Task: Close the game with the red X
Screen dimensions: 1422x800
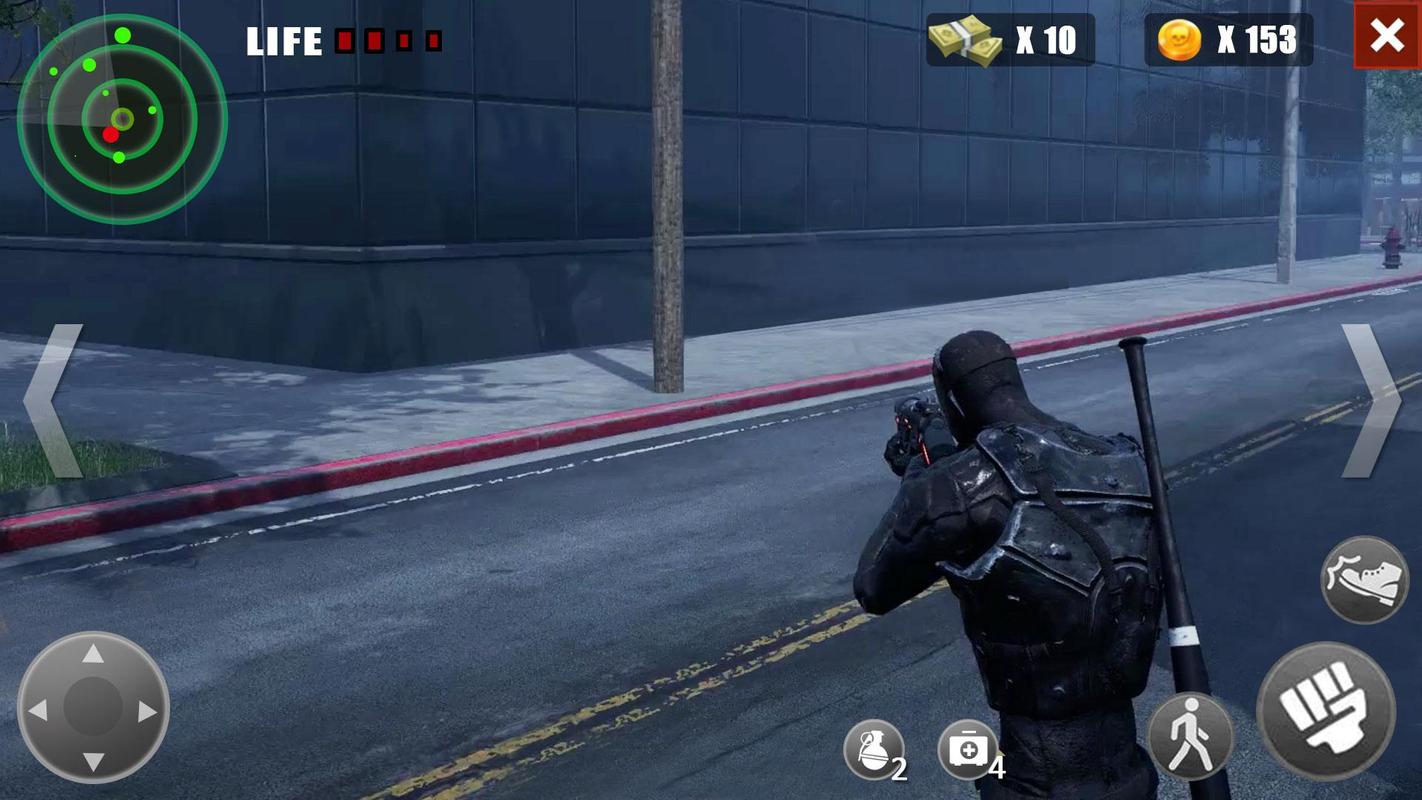Action: click(x=1387, y=36)
